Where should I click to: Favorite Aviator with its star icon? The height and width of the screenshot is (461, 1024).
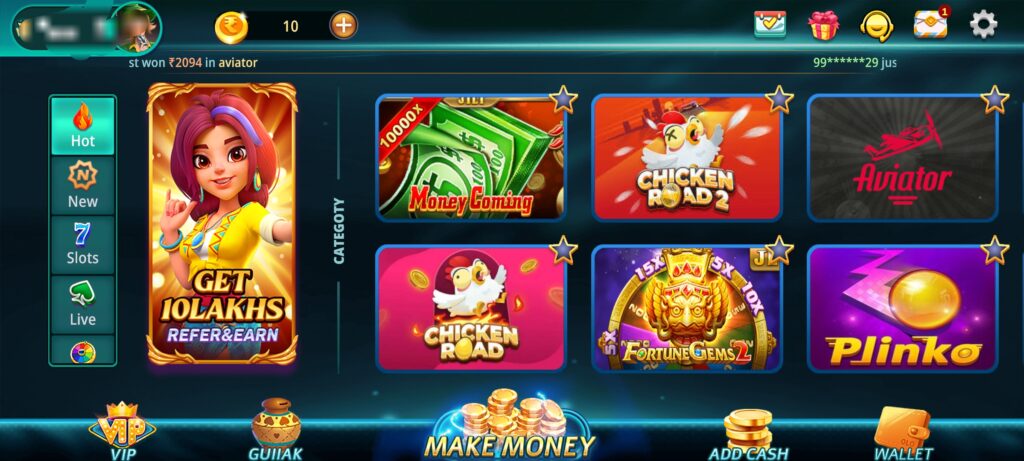pyautogui.click(x=994, y=99)
